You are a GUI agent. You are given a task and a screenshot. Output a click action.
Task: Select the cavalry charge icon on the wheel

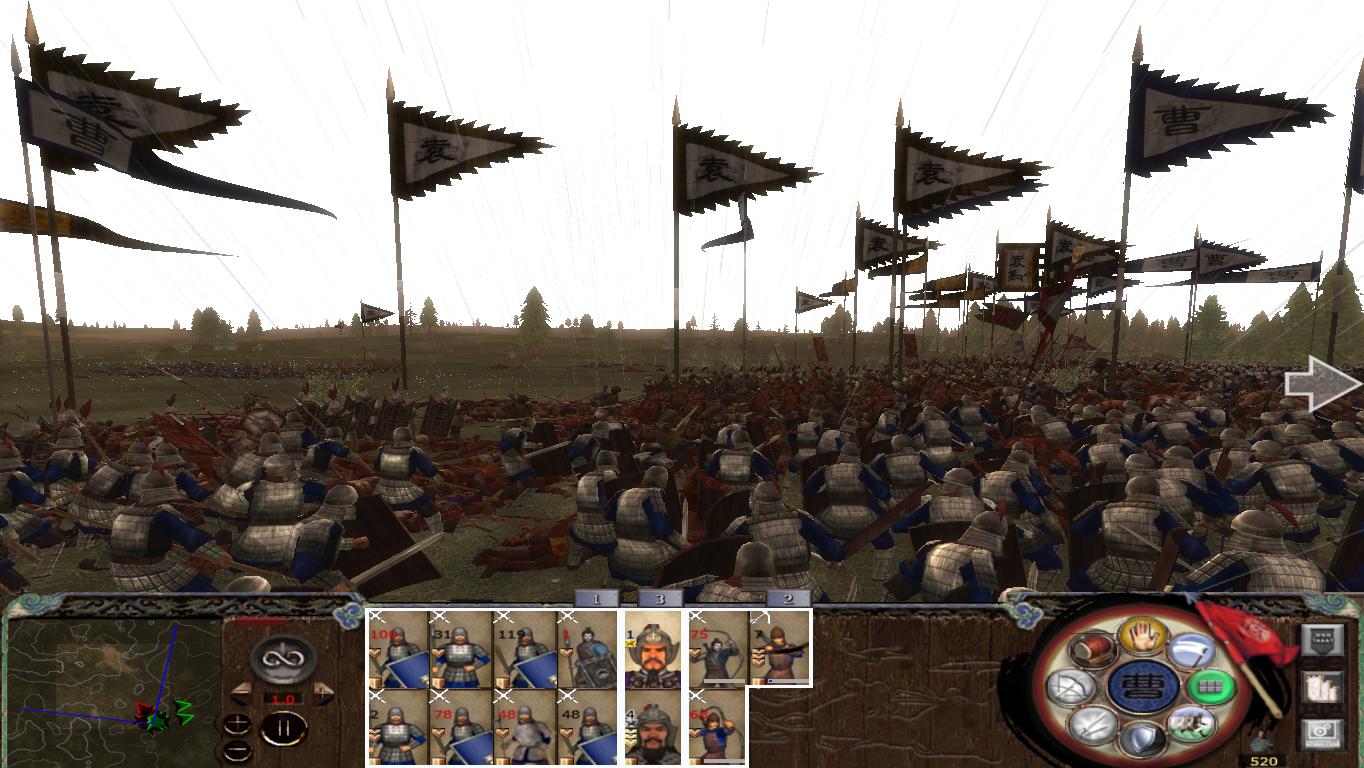(1190, 722)
